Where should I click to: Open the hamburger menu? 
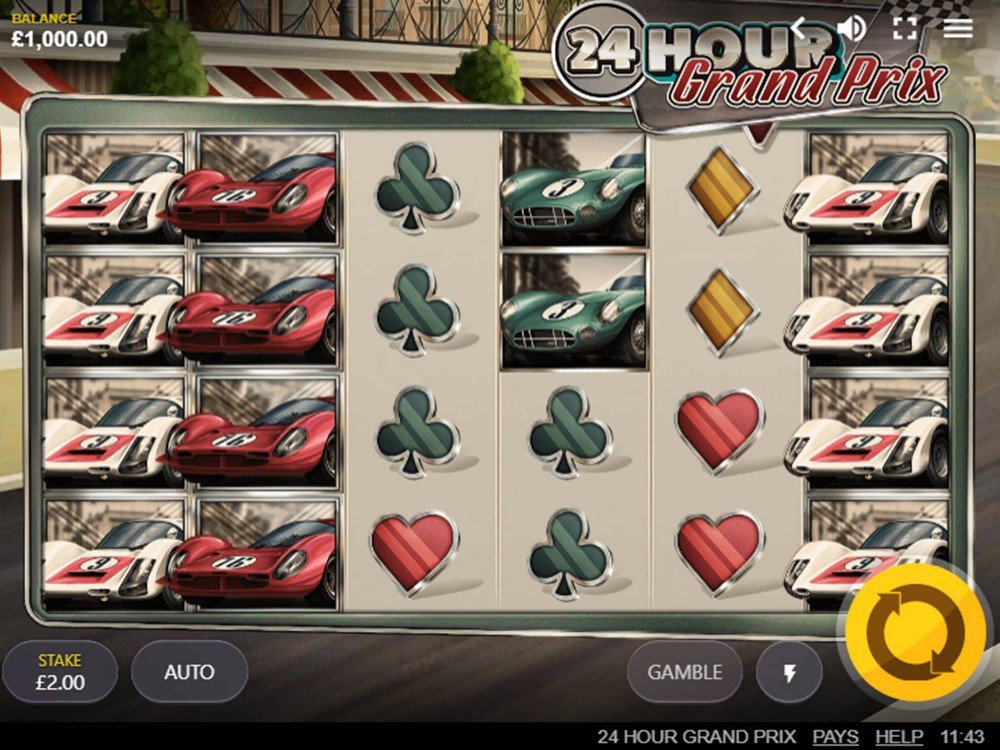(958, 27)
